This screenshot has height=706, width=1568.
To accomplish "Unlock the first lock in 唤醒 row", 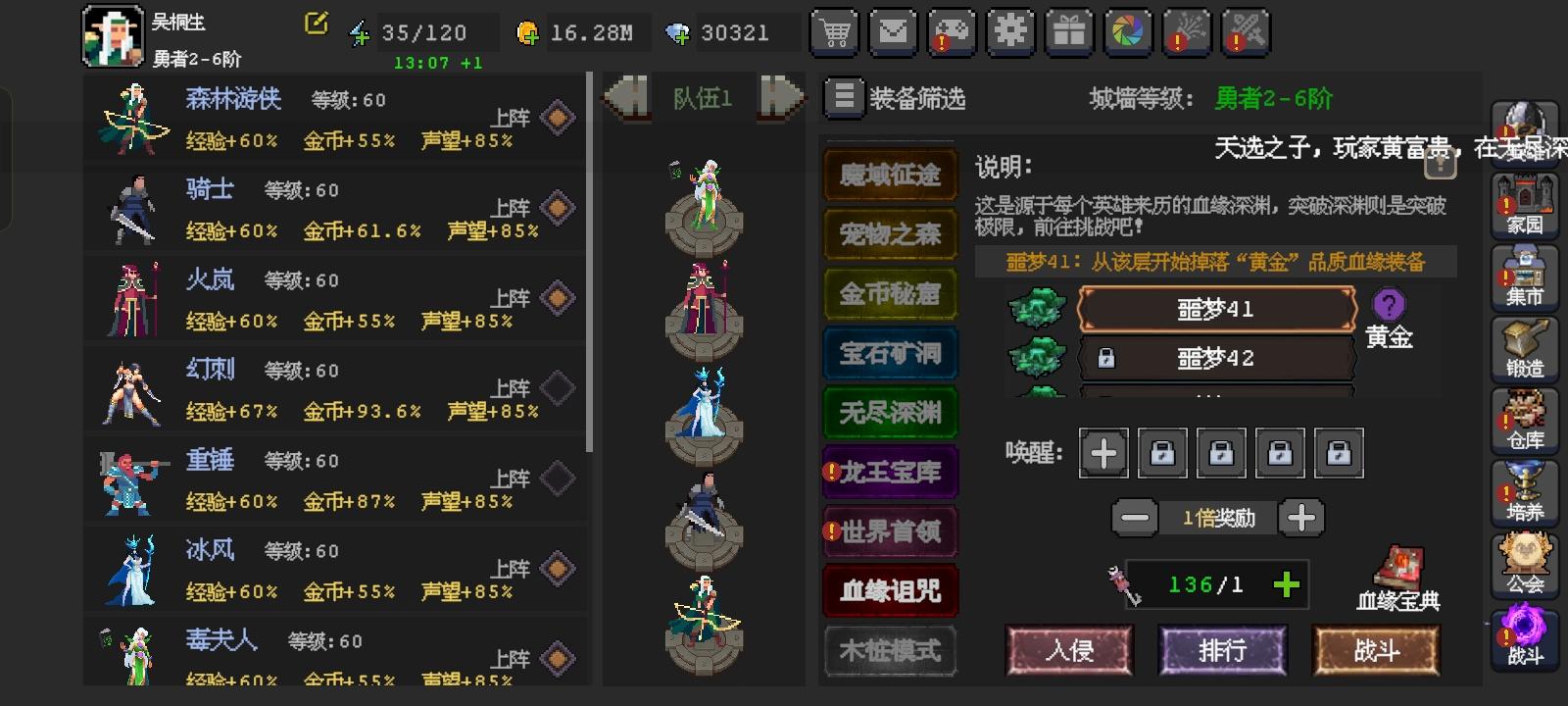I will (1162, 453).
